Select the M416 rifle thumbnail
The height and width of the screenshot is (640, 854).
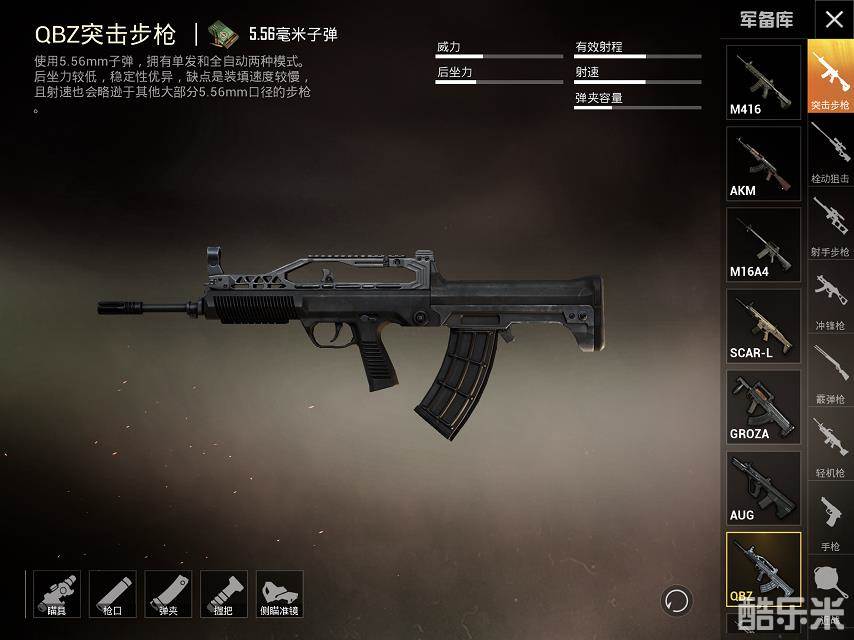coord(763,82)
